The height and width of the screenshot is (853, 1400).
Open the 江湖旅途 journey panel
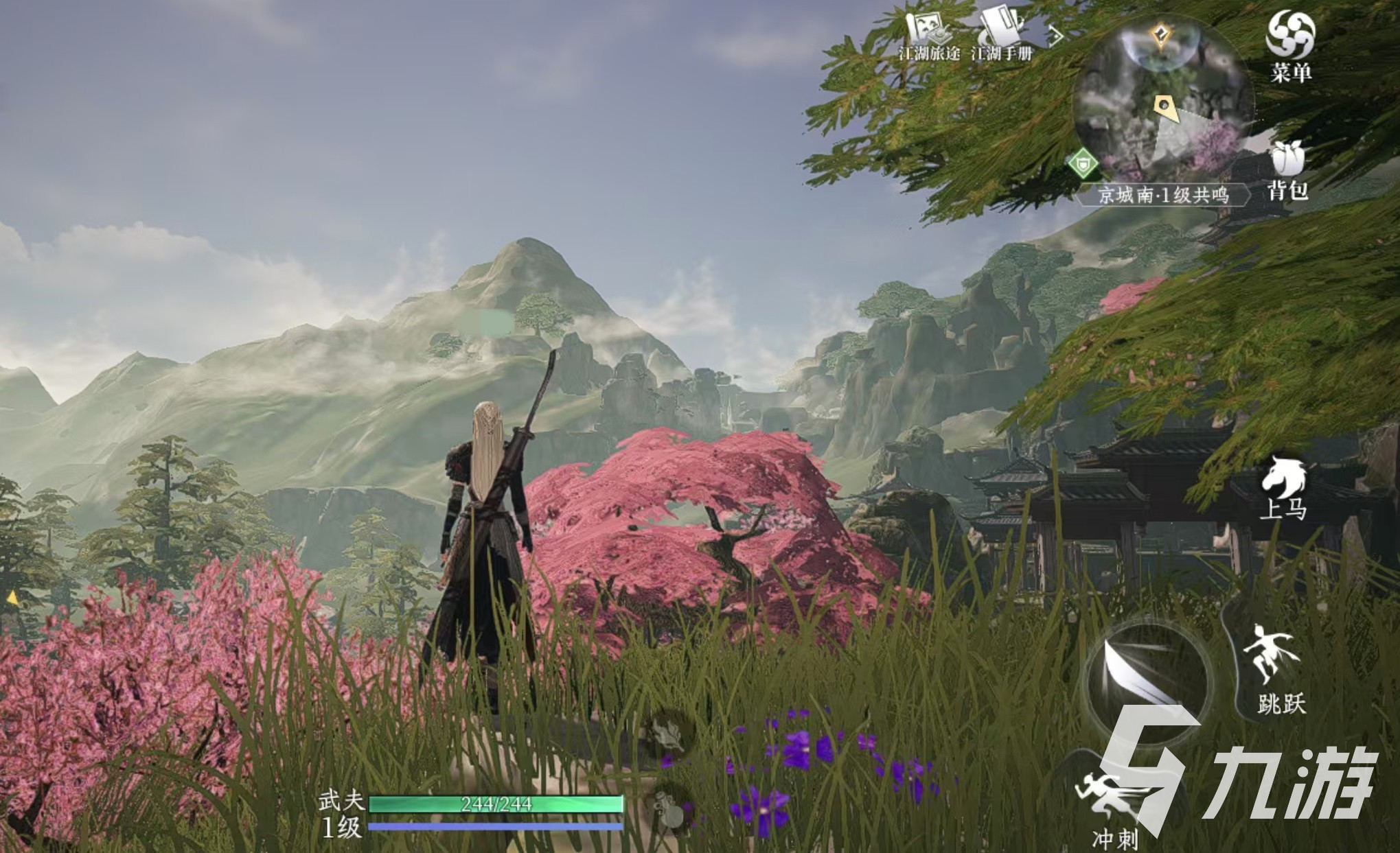(x=929, y=35)
